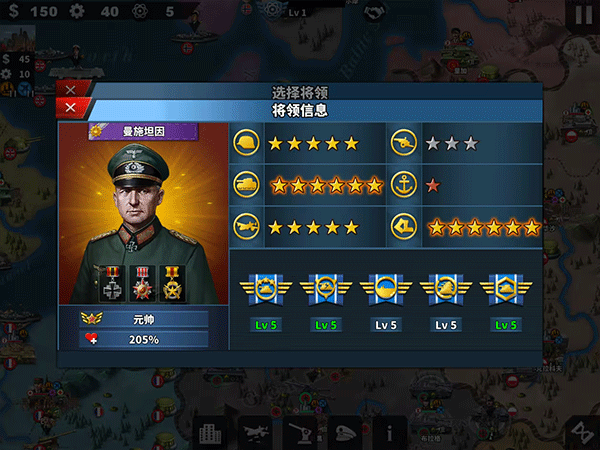Pause the game with the top-right button
This screenshot has height=450, width=600.
click(583, 14)
